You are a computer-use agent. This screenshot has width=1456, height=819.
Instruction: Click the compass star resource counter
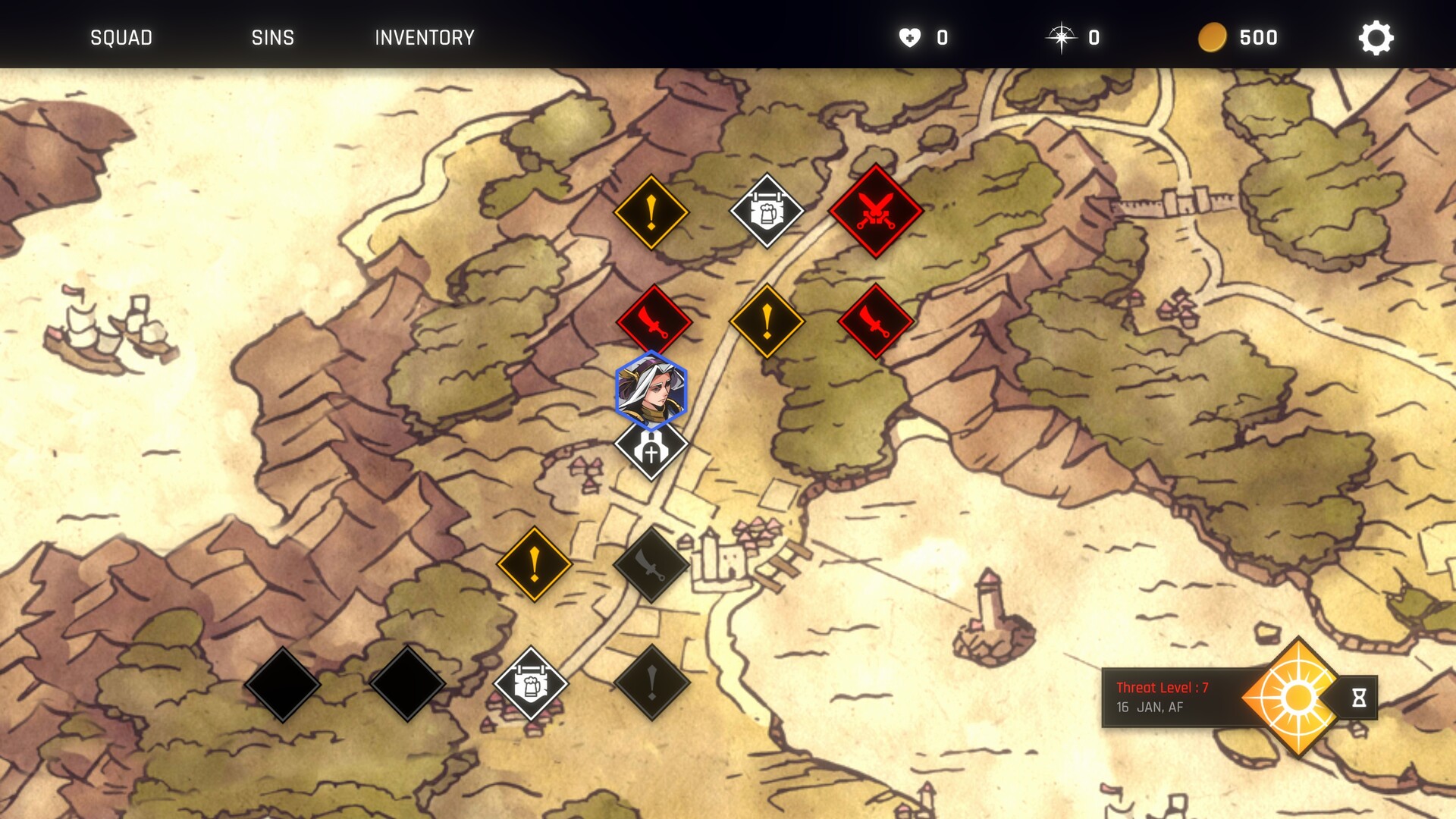(1061, 36)
